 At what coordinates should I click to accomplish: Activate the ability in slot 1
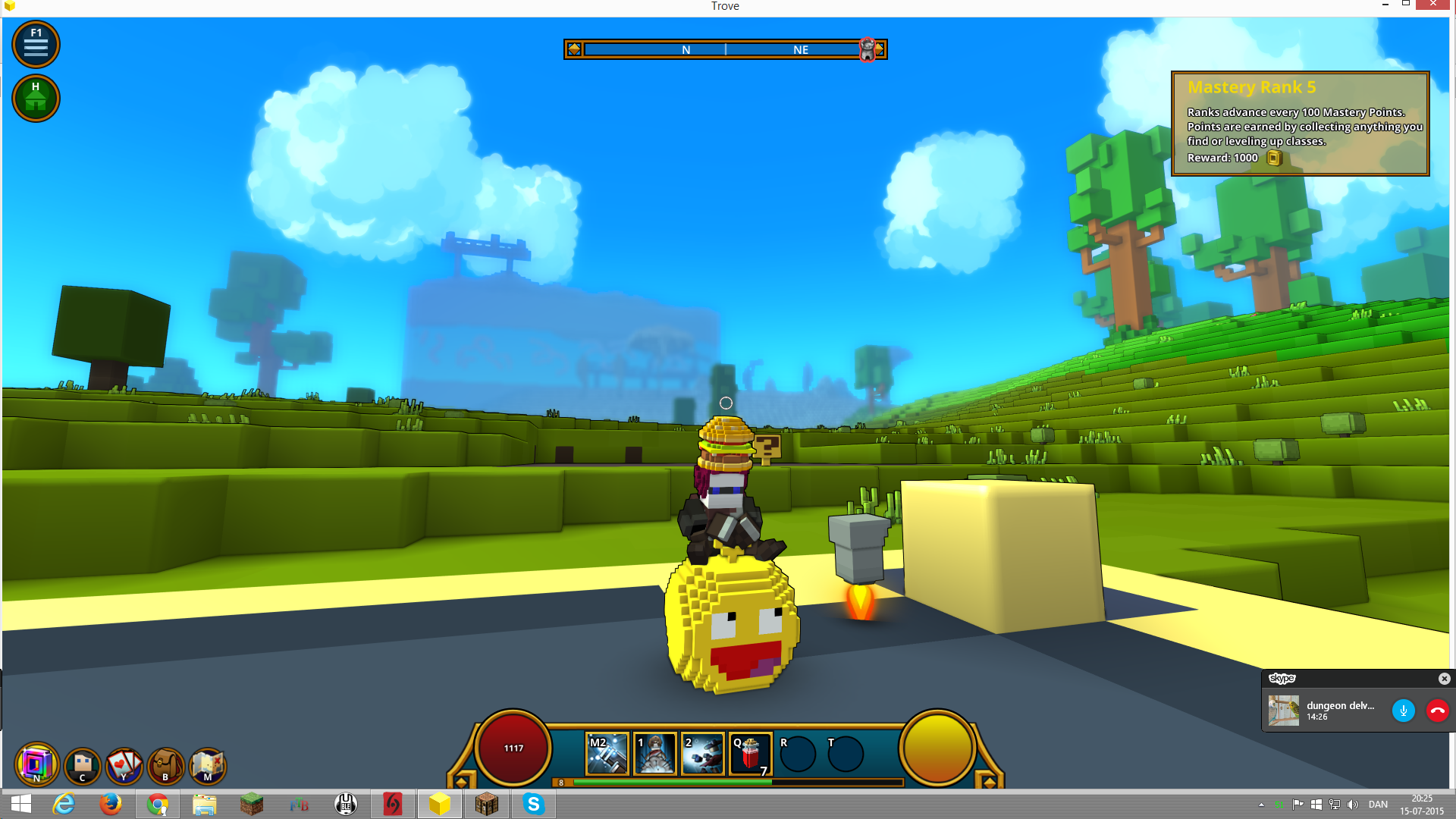(x=654, y=753)
